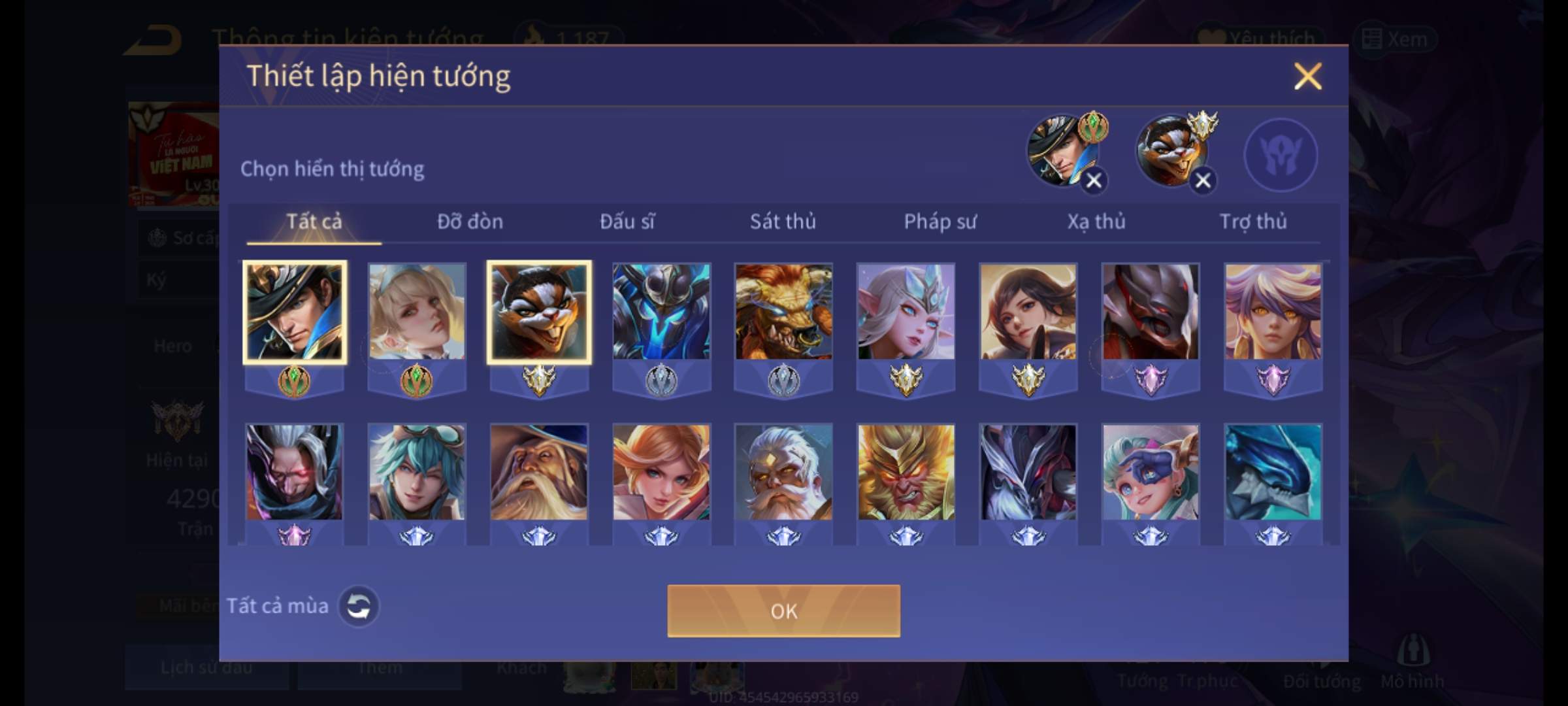Click the empty third hero display slot
This screenshot has width=1568, height=706.
coord(1281,155)
